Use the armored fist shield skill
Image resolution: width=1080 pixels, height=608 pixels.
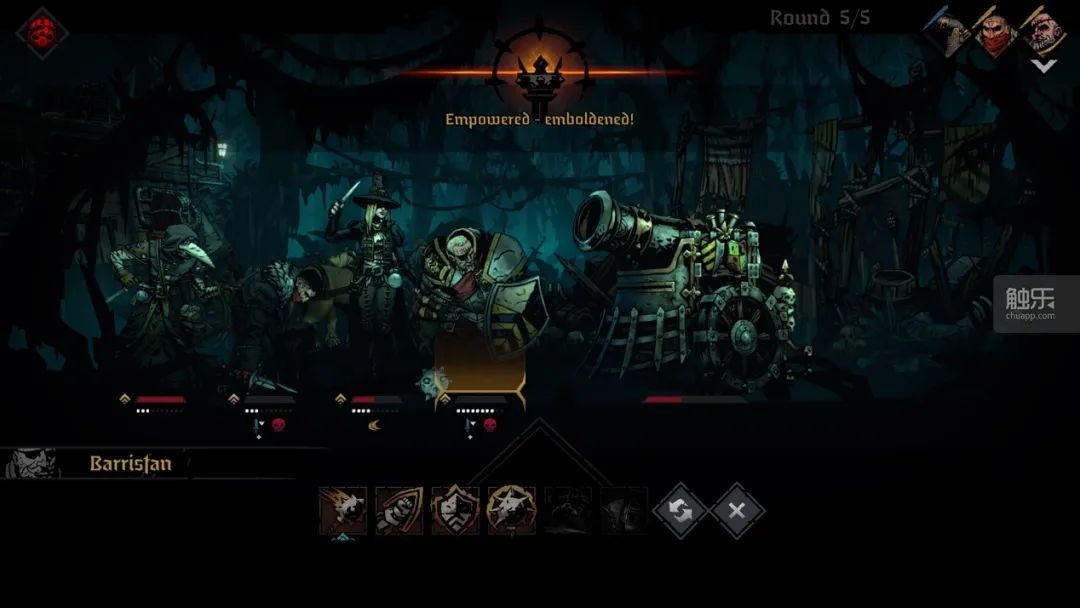pos(399,511)
